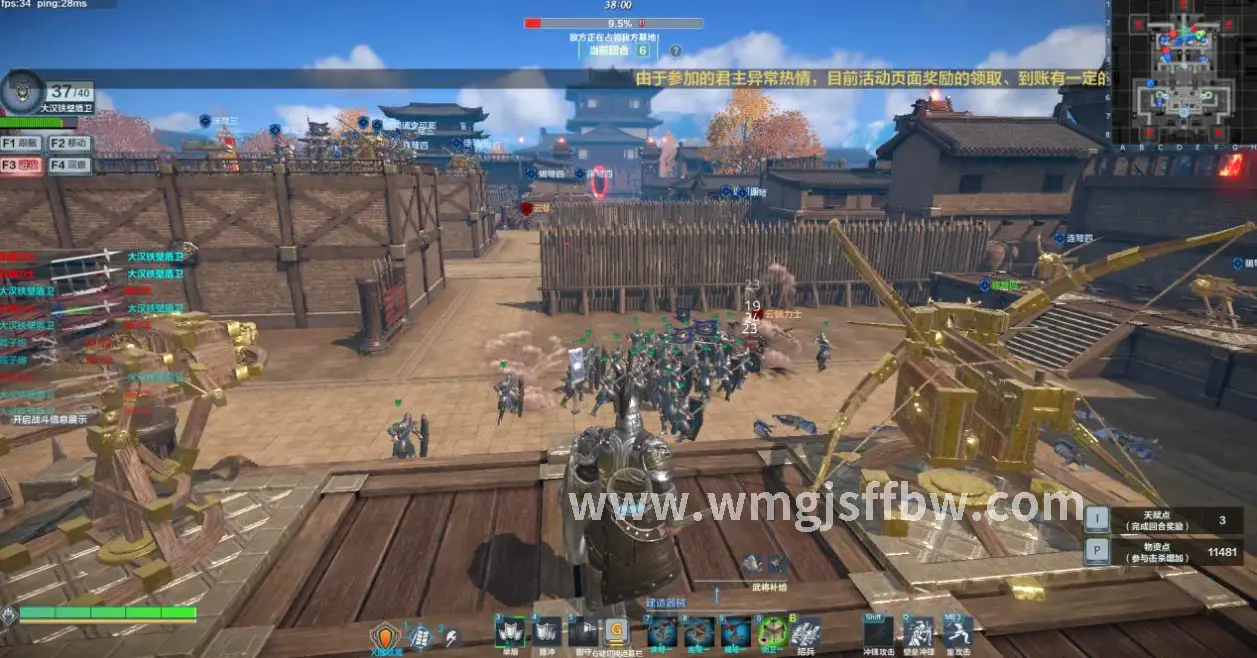Click the G switch siege bar button
This screenshot has height=658, width=1257.
point(615,632)
